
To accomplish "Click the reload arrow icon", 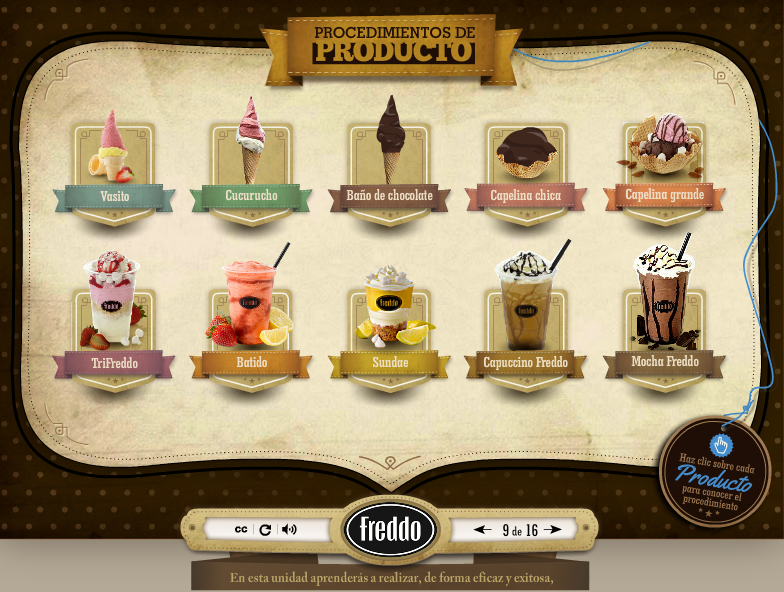I will (265, 529).
